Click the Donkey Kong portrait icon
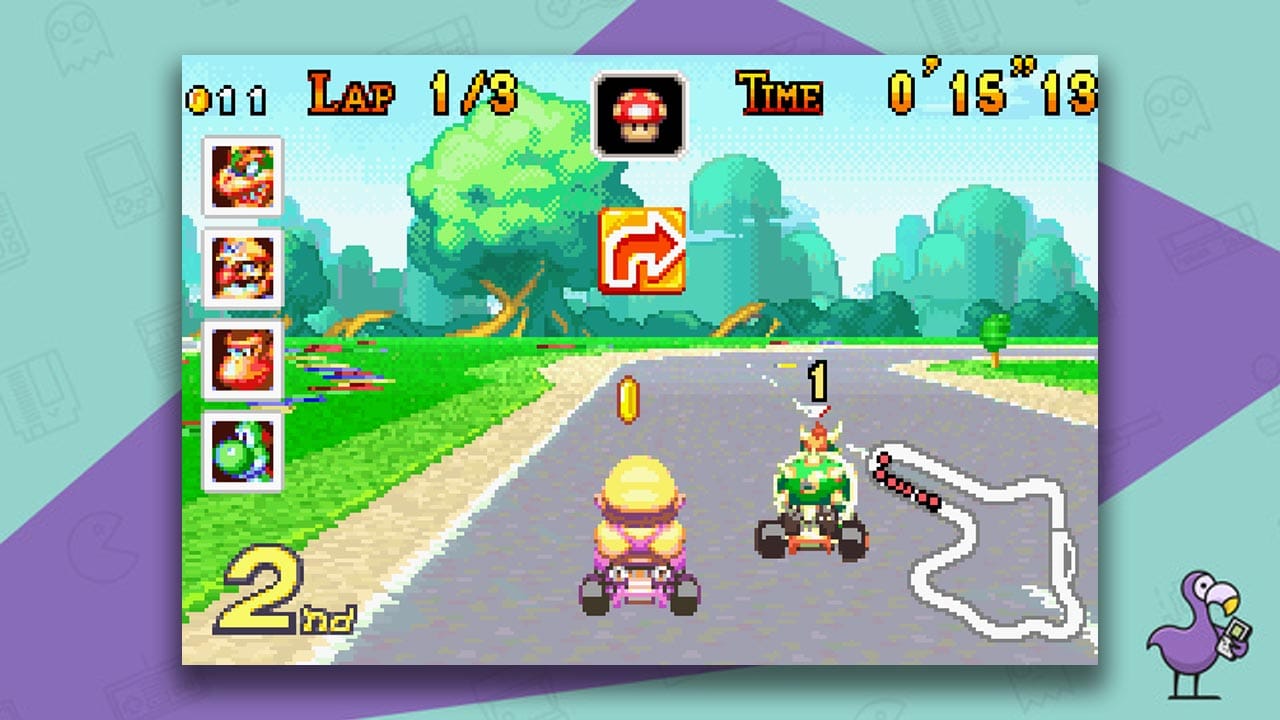This screenshot has height=720, width=1280. [240, 357]
